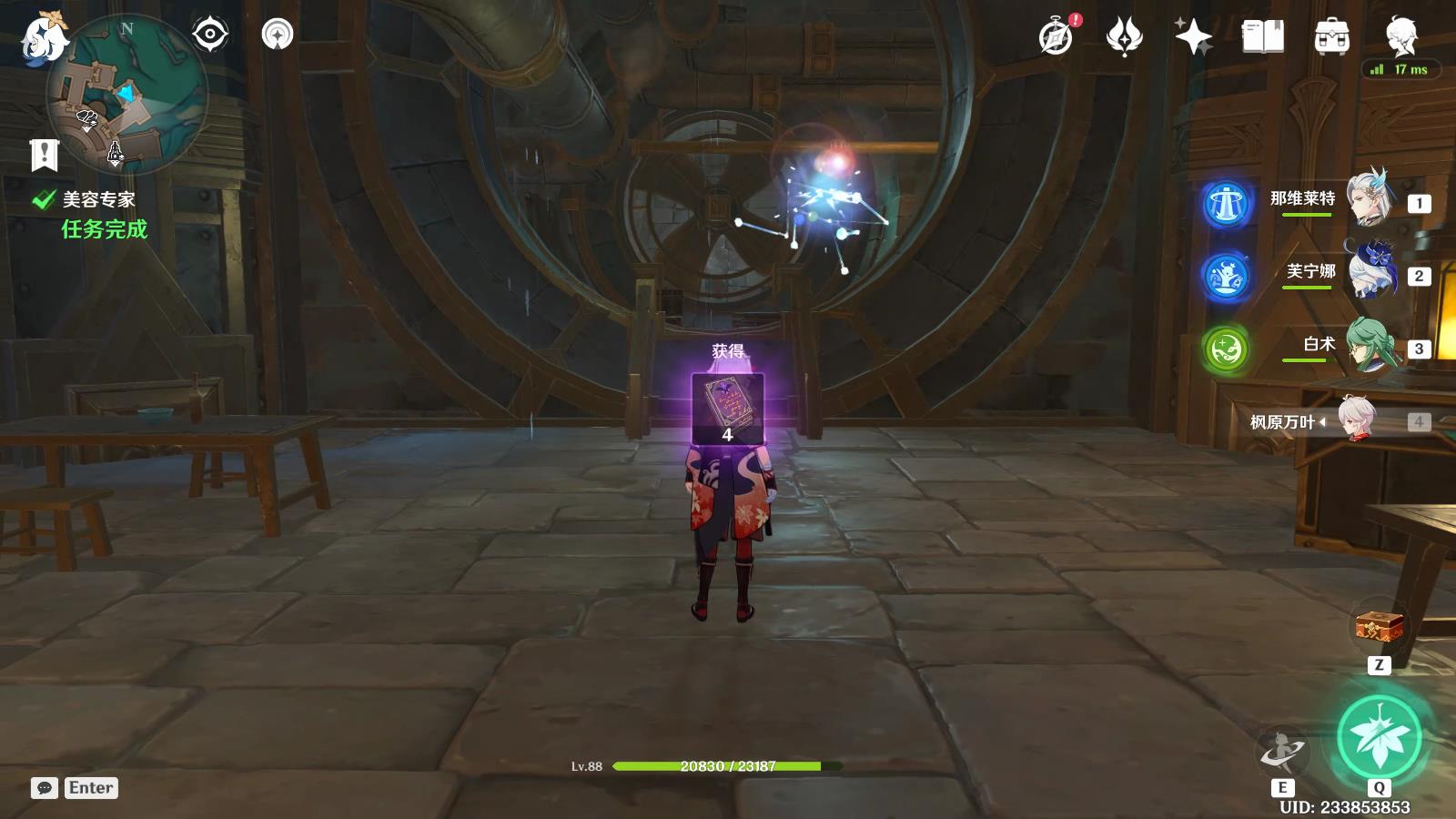Open the quest journal exclamation icon
The height and width of the screenshot is (819, 1456).
[44, 155]
